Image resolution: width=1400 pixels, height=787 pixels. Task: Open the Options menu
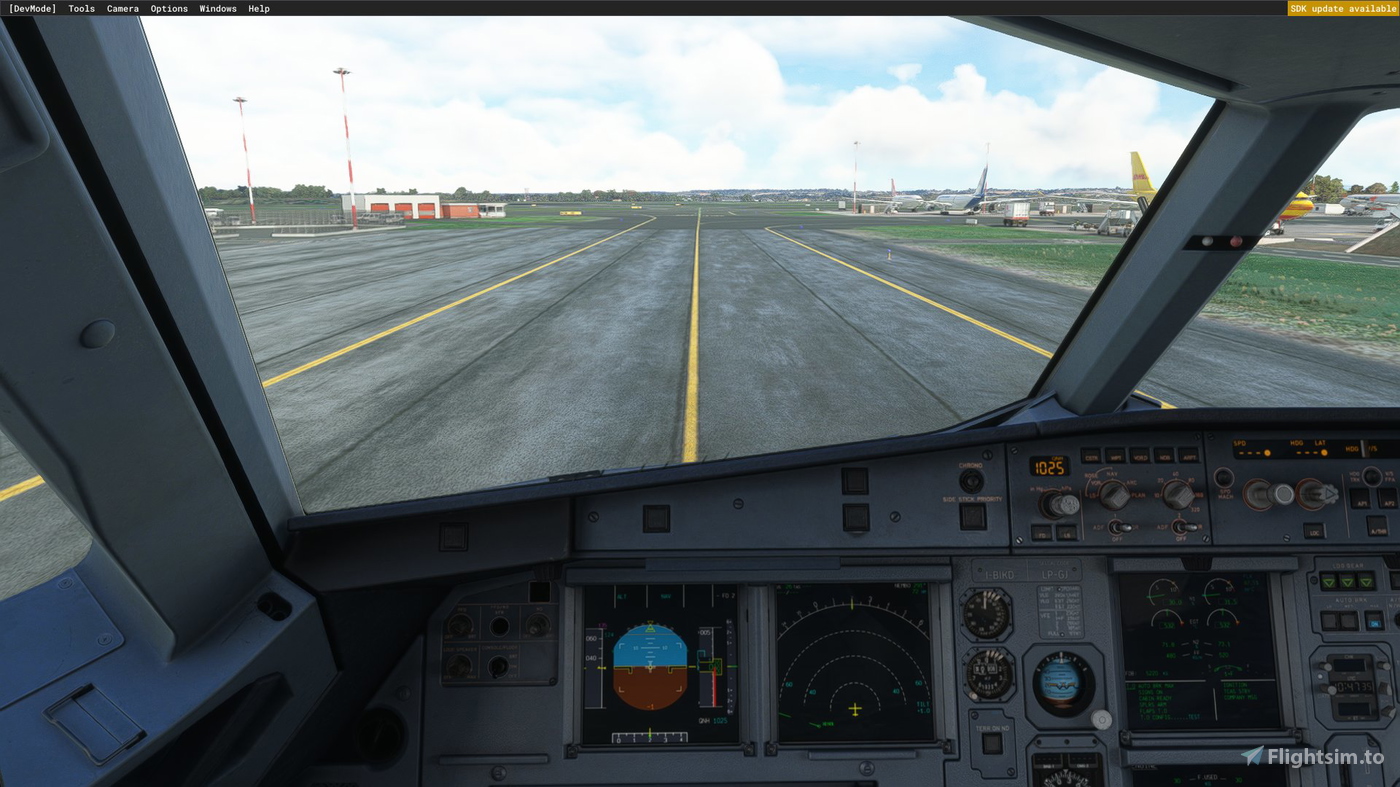(168, 8)
